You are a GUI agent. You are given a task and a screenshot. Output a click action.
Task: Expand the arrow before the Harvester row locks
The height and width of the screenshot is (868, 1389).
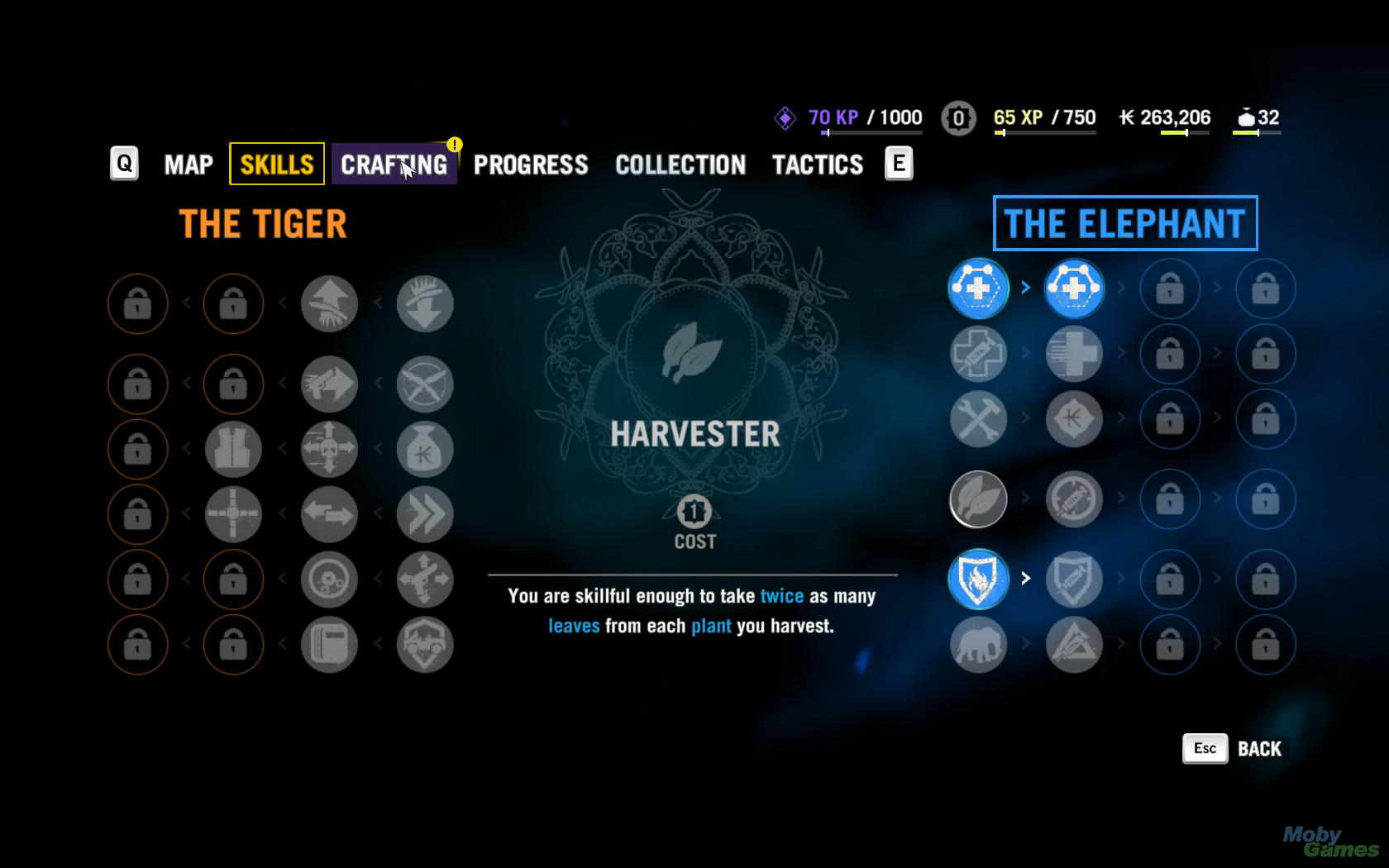coord(1120,498)
